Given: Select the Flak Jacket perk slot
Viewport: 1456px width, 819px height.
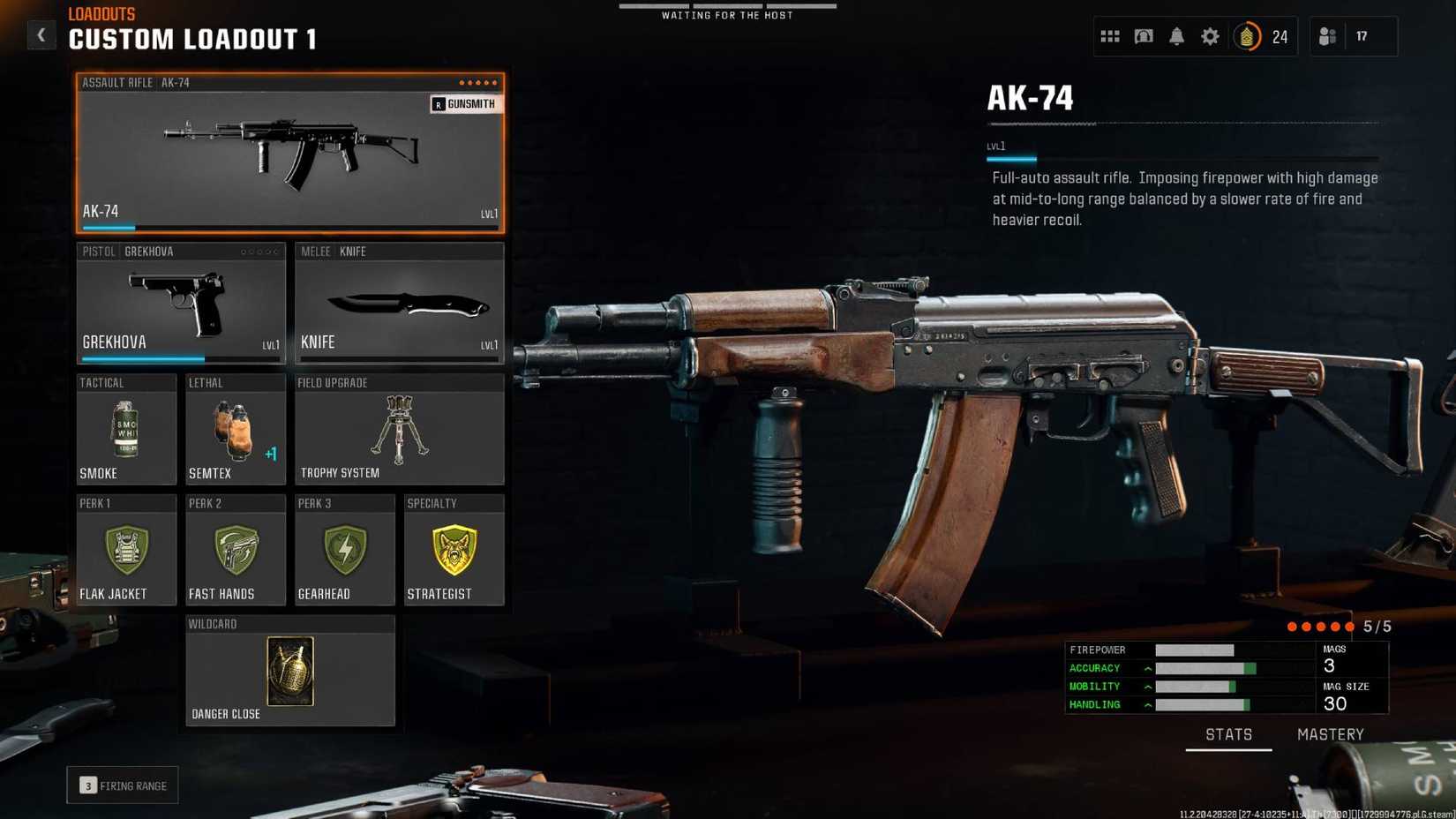Looking at the screenshot, I should (126, 551).
